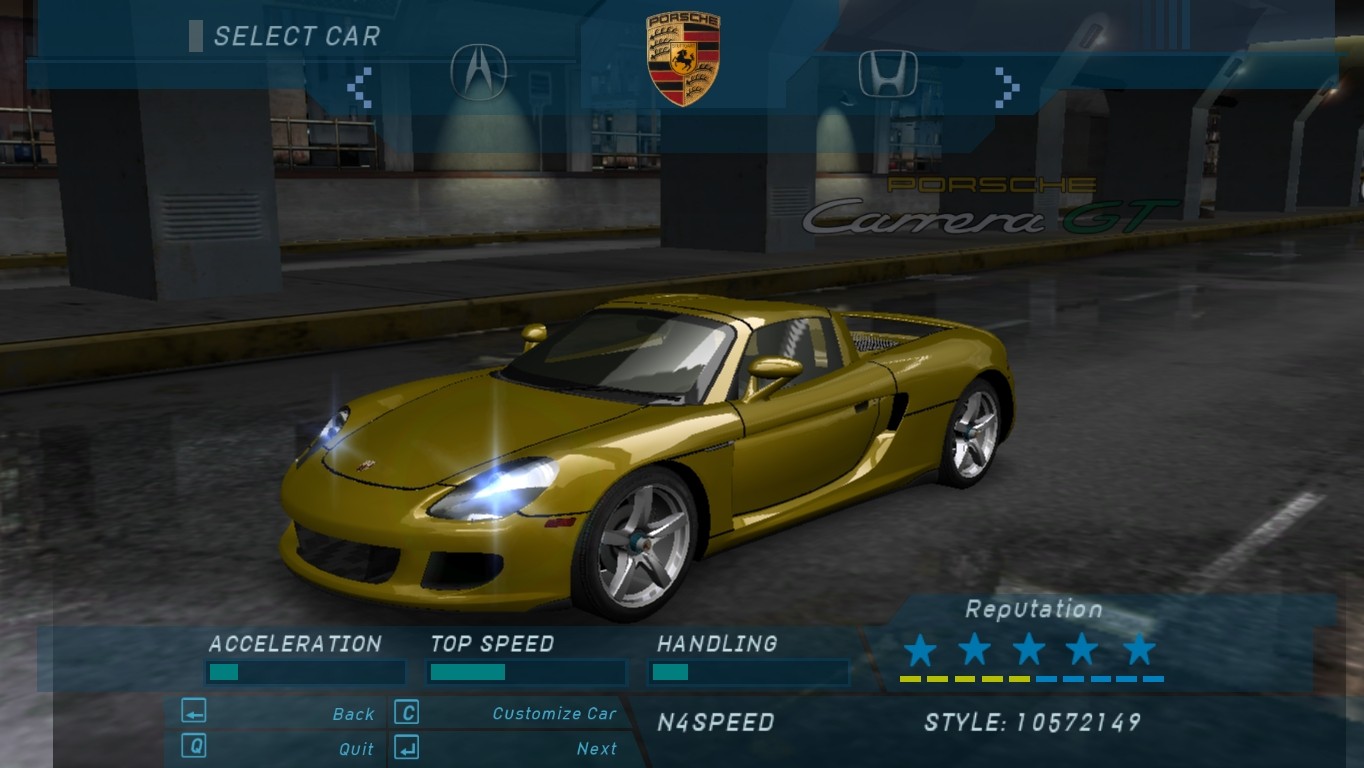Open the Customize Car option
Screen dimensions: 1364x768
(x=554, y=714)
